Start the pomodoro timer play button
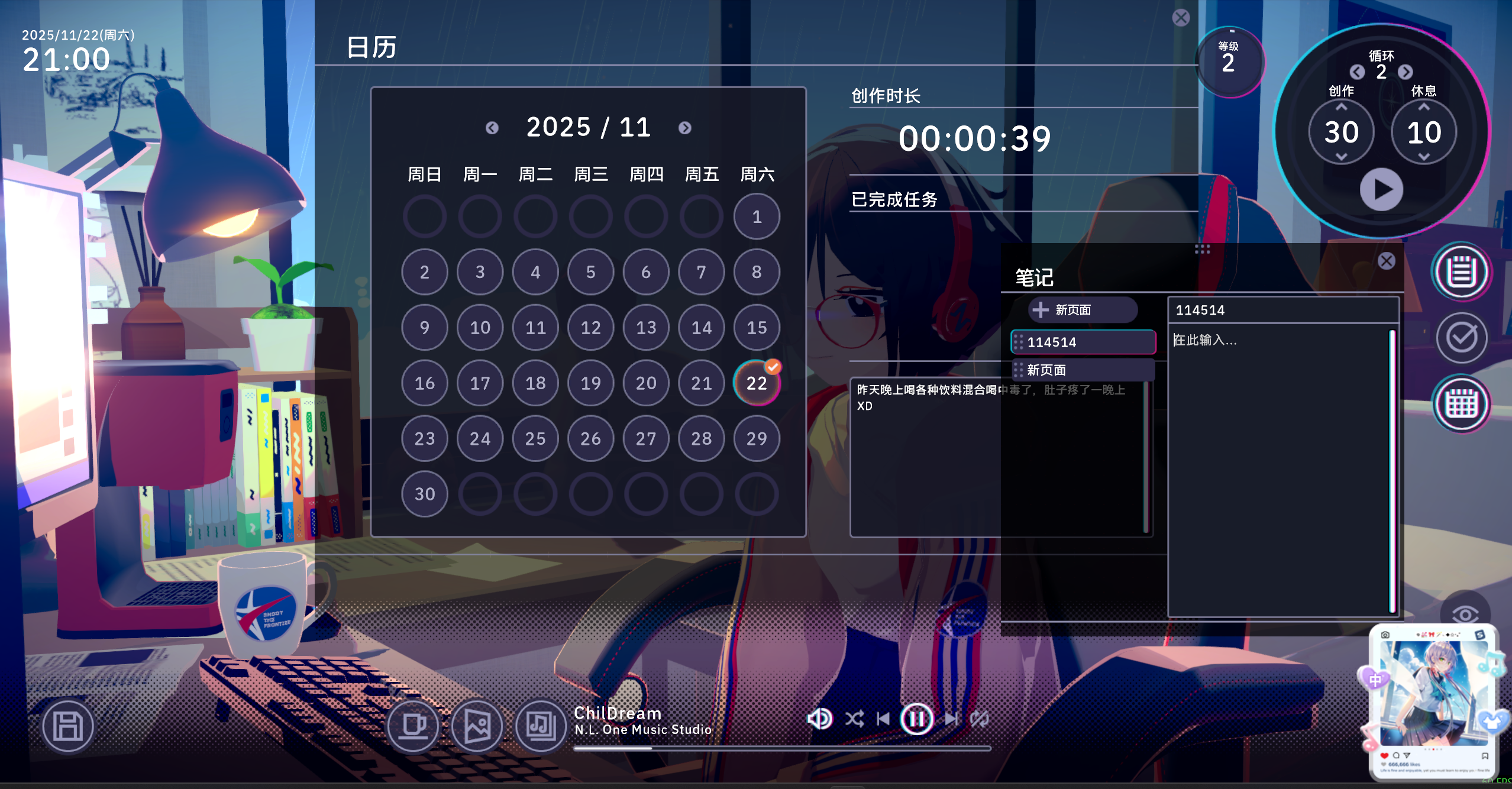Screen dimensions: 1512x789 1381,190
